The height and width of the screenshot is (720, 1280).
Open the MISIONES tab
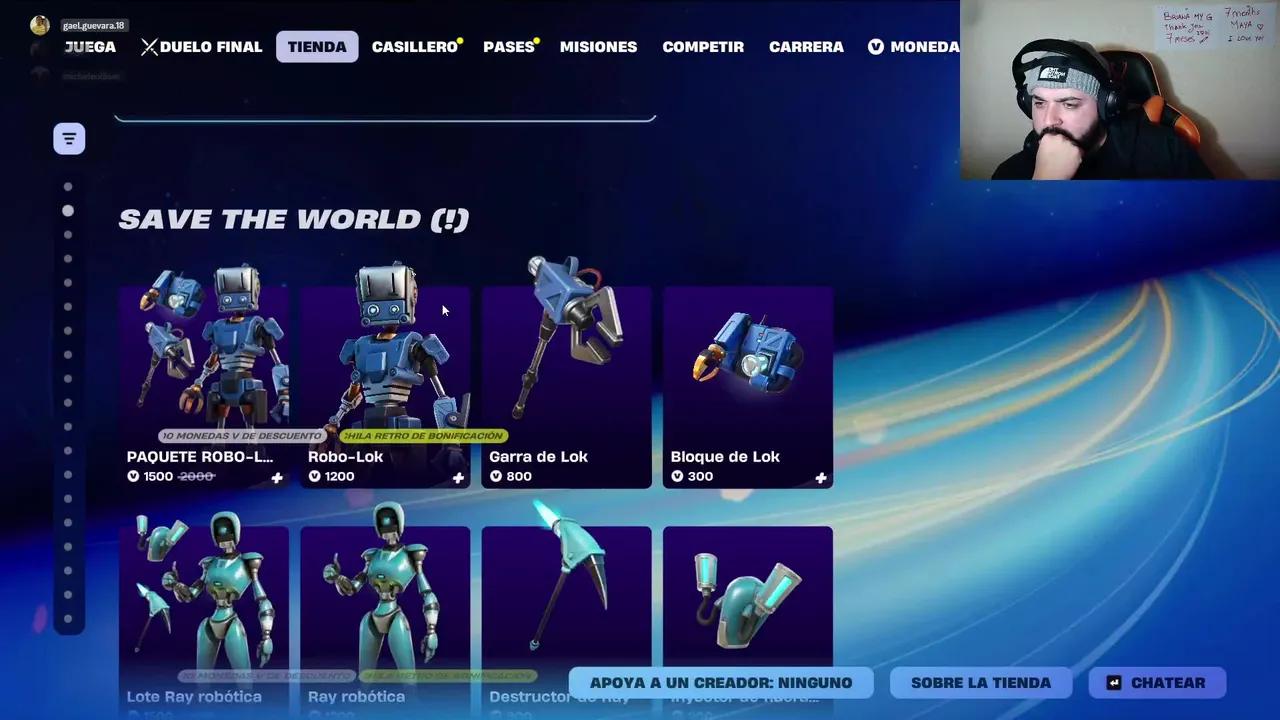(x=598, y=46)
